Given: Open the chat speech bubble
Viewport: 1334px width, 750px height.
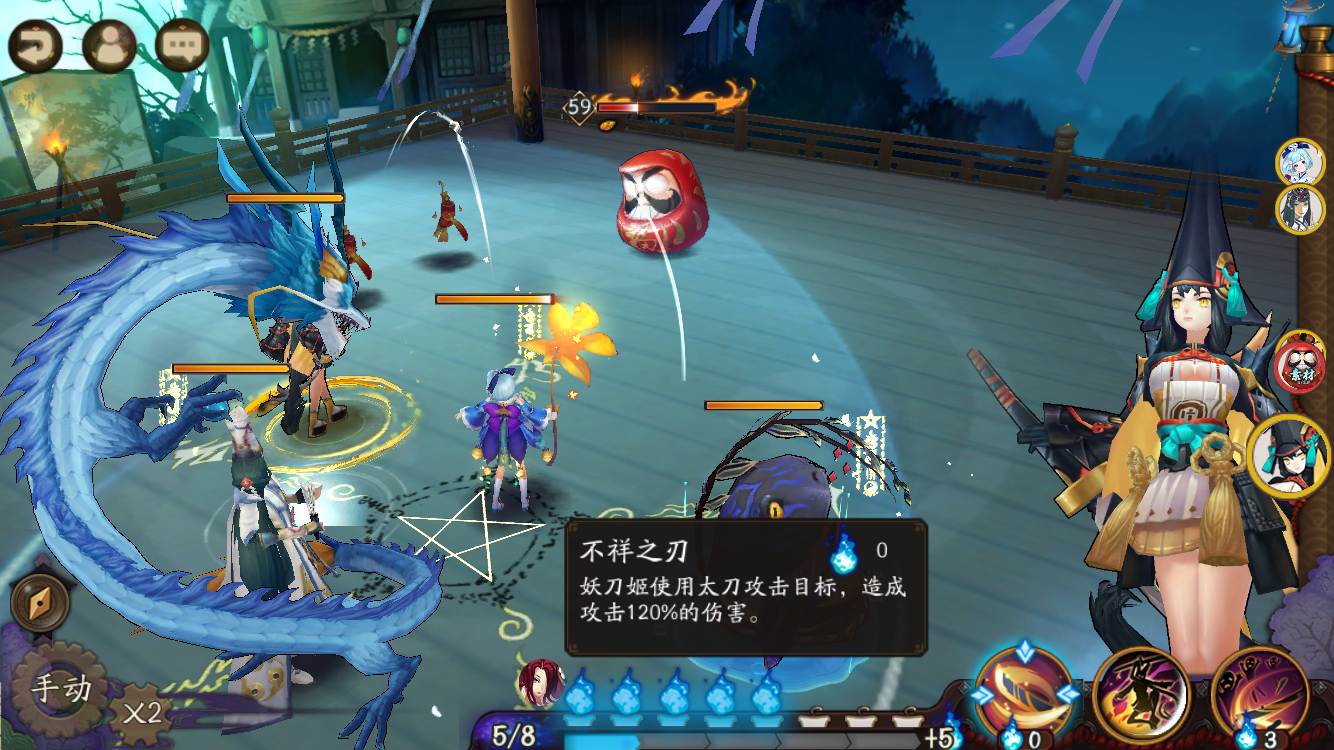Looking at the screenshot, I should coord(182,45).
